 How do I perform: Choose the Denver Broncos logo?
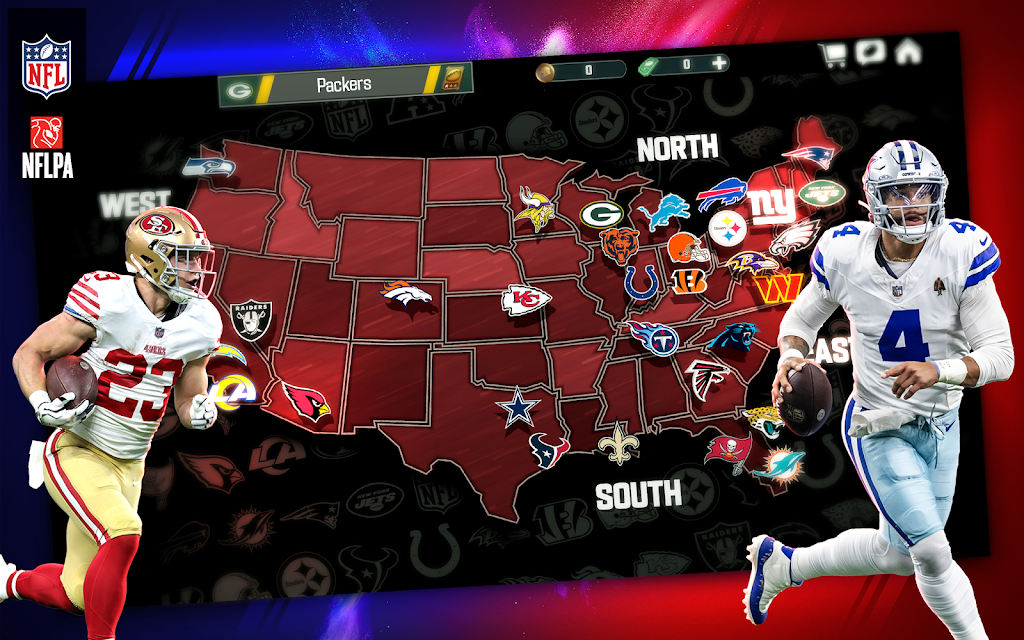(406, 293)
